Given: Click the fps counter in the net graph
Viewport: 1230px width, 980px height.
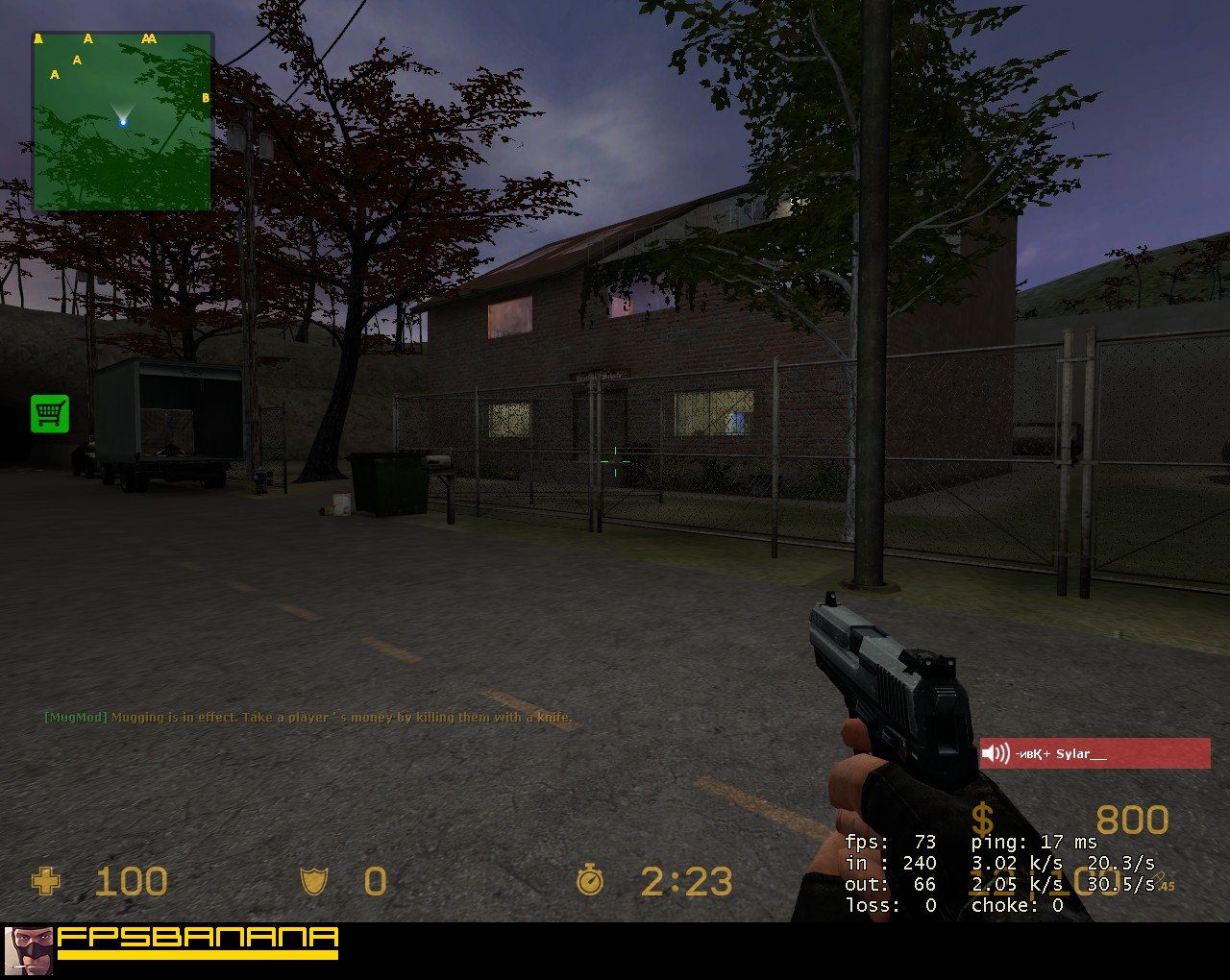Looking at the screenshot, I should (x=889, y=841).
